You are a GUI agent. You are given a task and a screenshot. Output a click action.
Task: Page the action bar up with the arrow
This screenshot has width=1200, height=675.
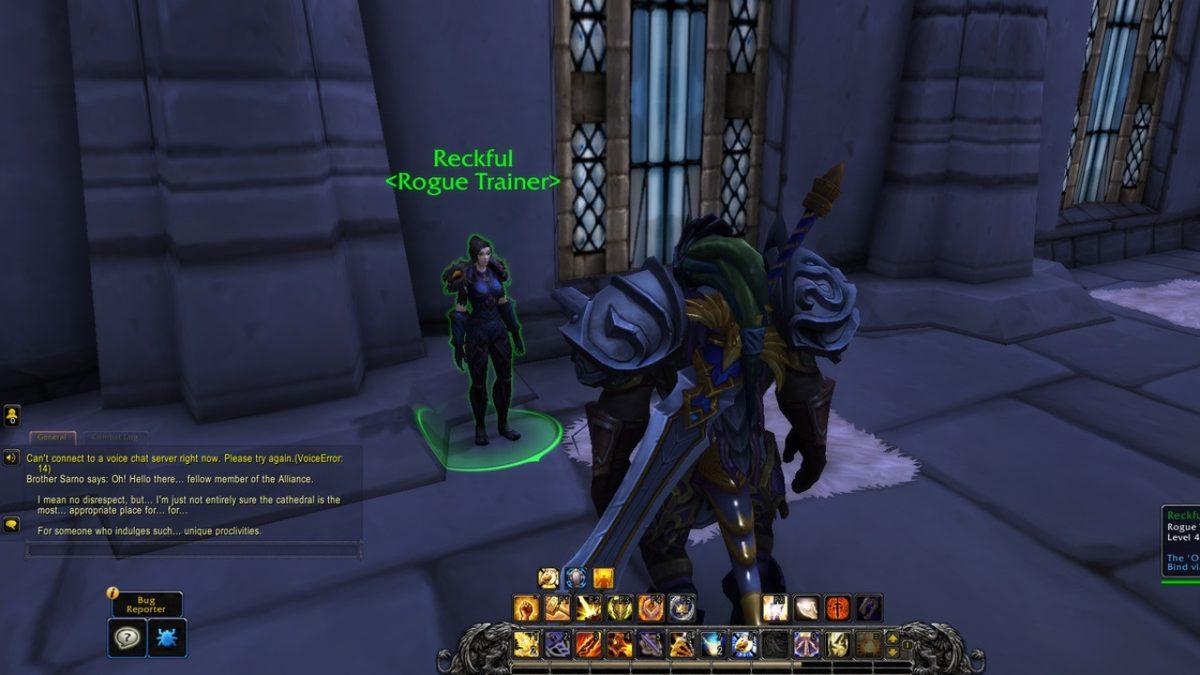click(x=892, y=637)
